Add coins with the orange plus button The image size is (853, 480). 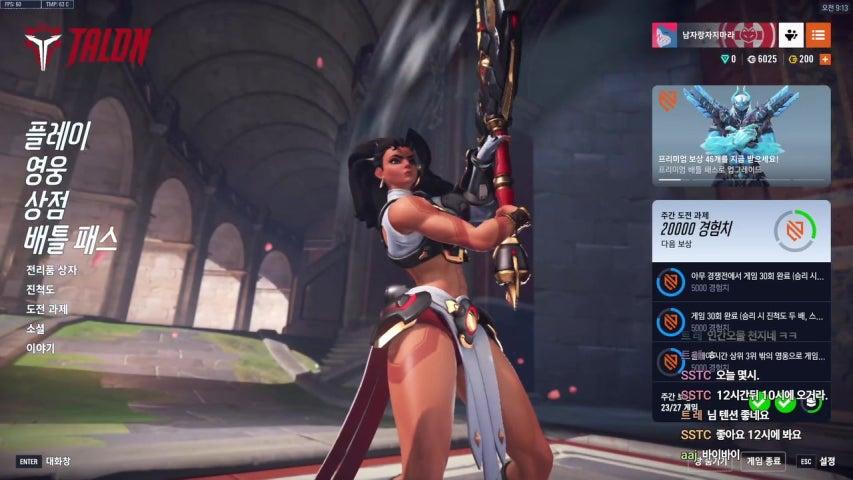tap(825, 59)
